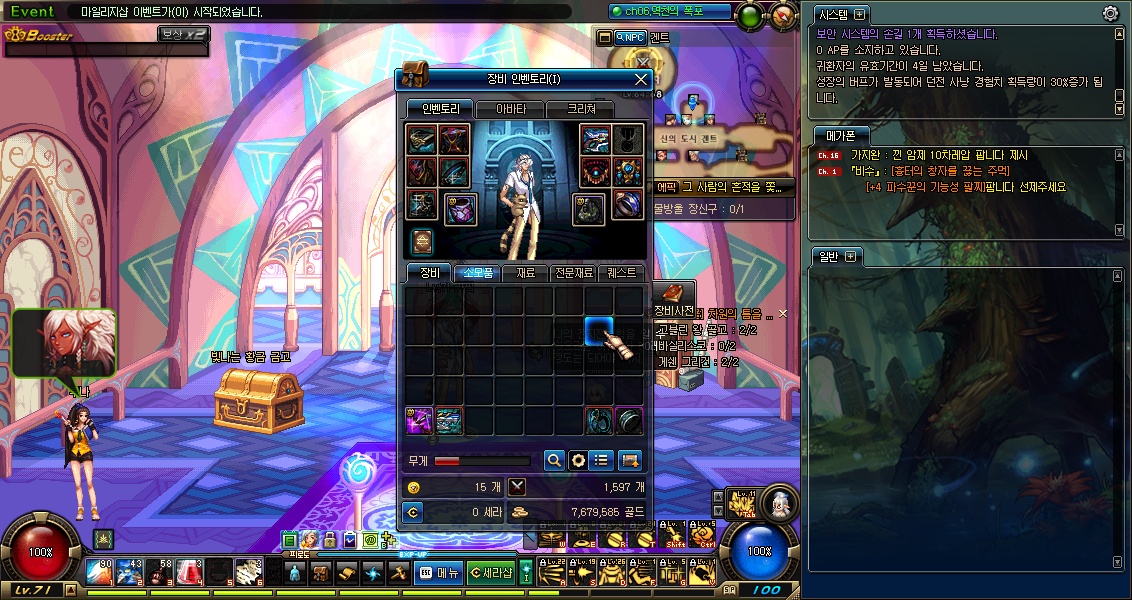Viewport: 1132px width, 600px height.
Task: Click the inventory list sort button
Action: tap(601, 460)
